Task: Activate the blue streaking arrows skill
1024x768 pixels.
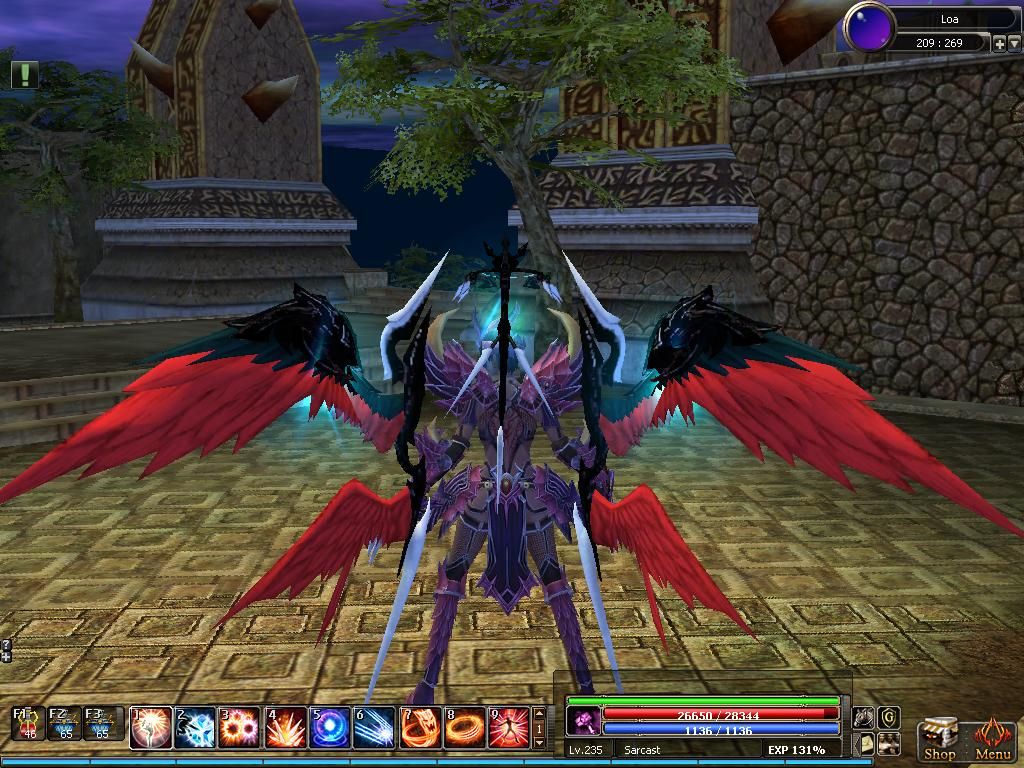Action: [x=374, y=727]
